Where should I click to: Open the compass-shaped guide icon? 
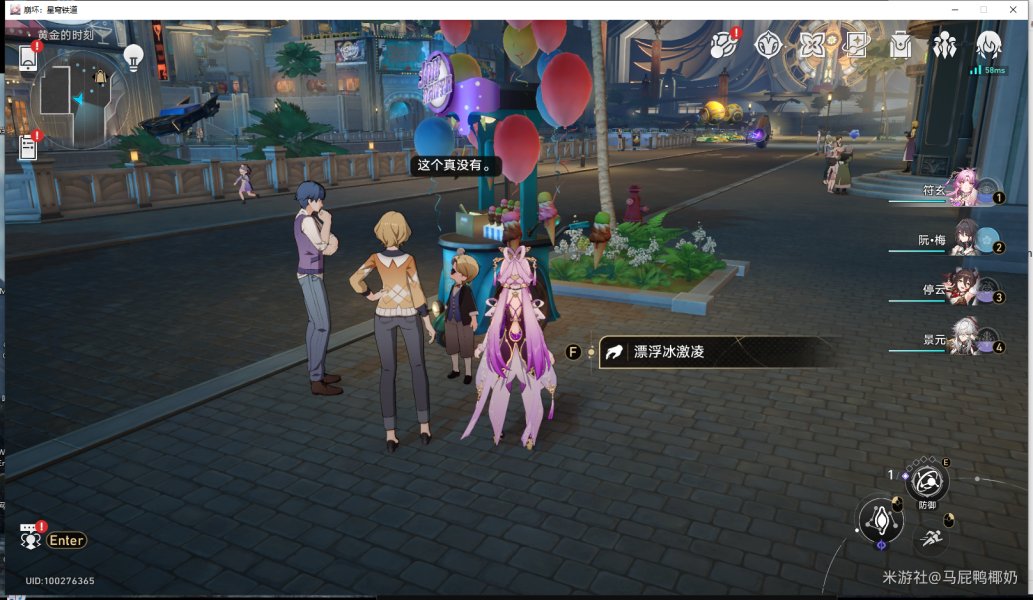coord(767,45)
